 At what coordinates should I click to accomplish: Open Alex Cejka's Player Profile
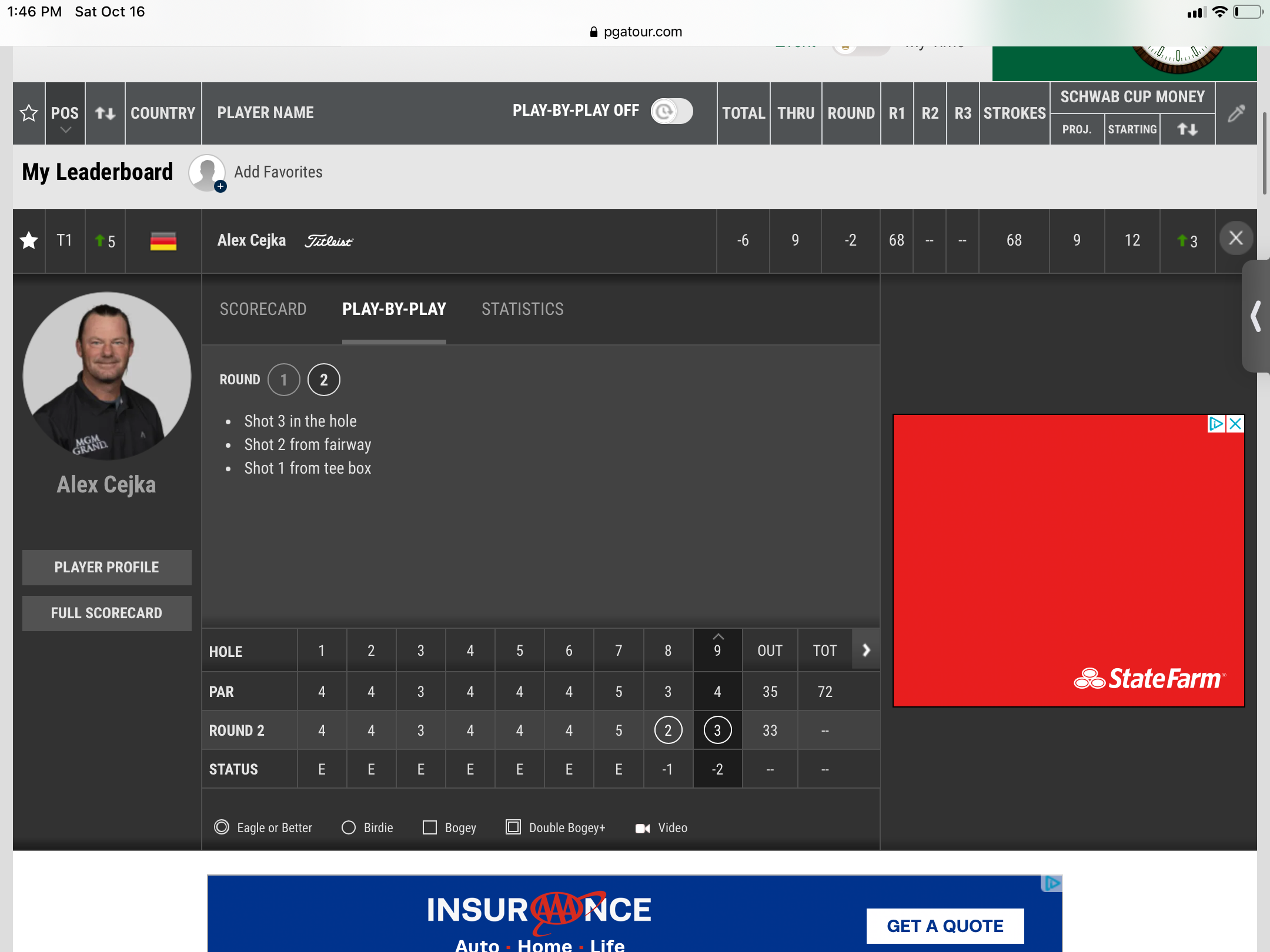point(106,567)
